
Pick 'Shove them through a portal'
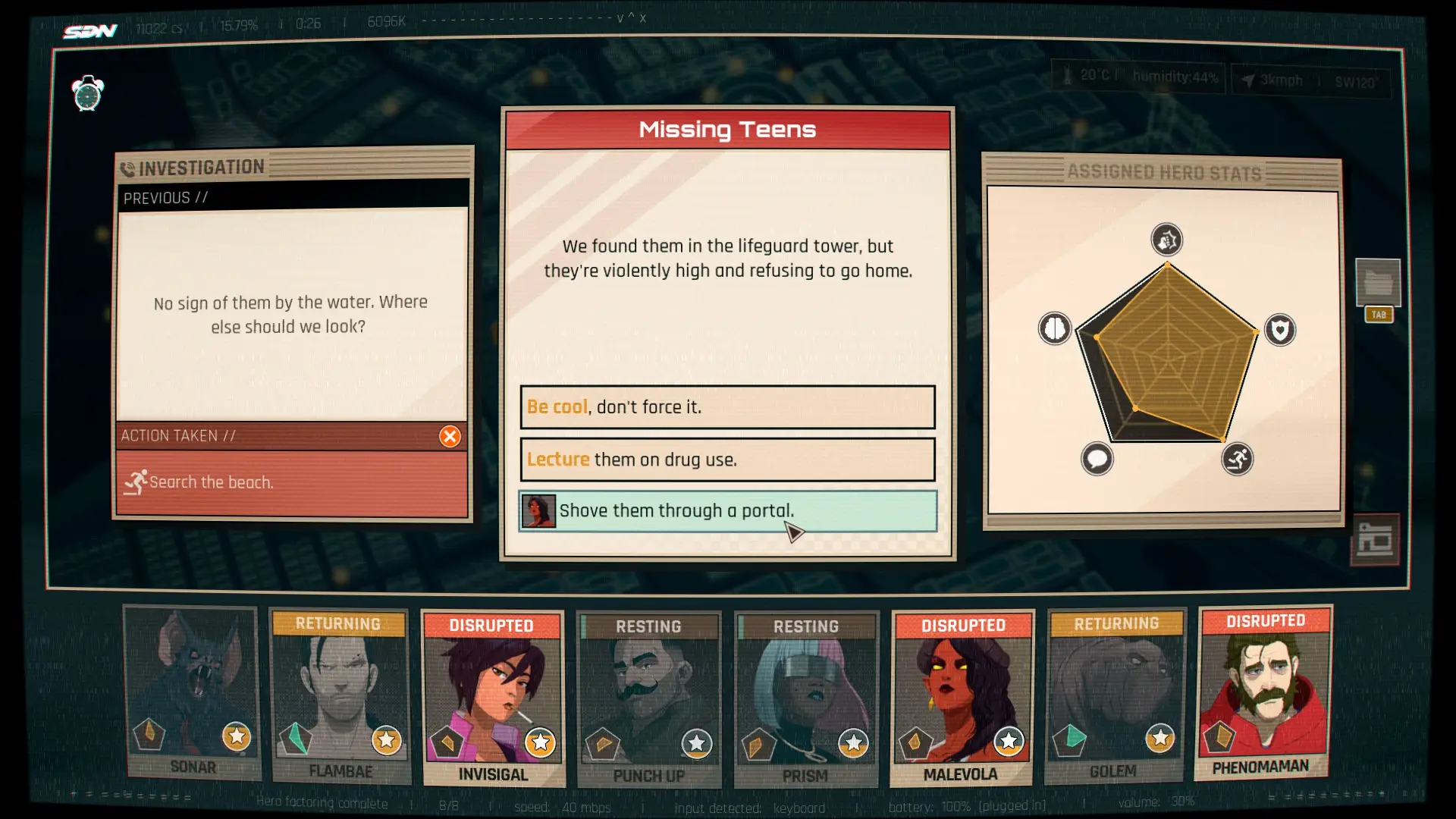(x=727, y=511)
